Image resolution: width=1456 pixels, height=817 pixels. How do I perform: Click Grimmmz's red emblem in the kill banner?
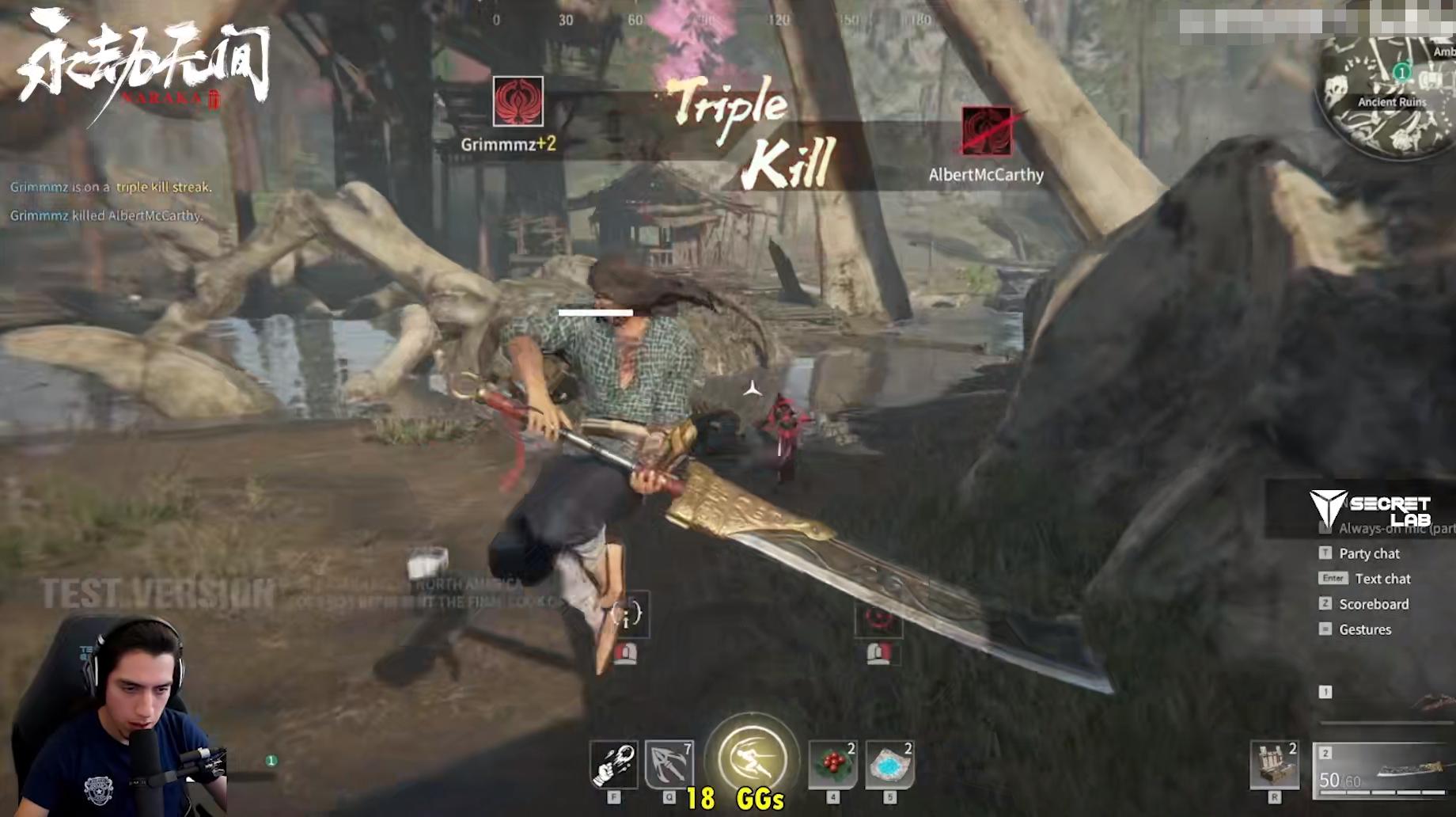click(518, 101)
